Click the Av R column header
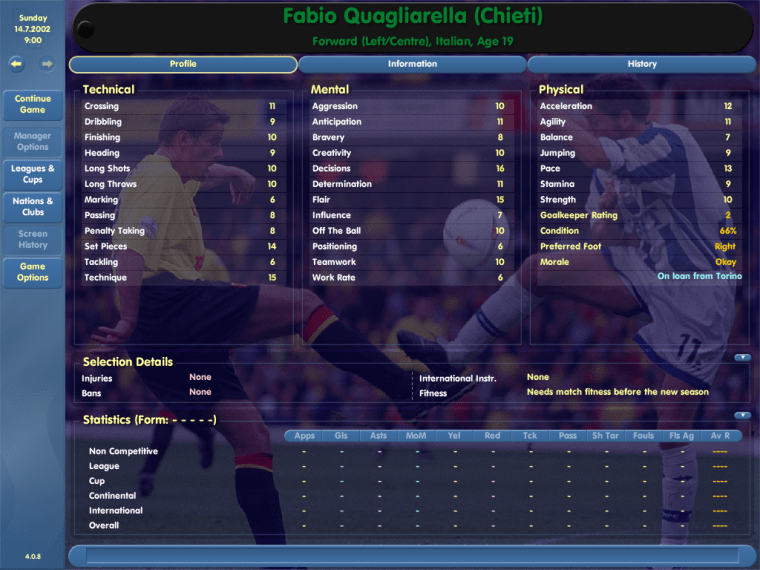The width and height of the screenshot is (760, 570). (x=719, y=436)
